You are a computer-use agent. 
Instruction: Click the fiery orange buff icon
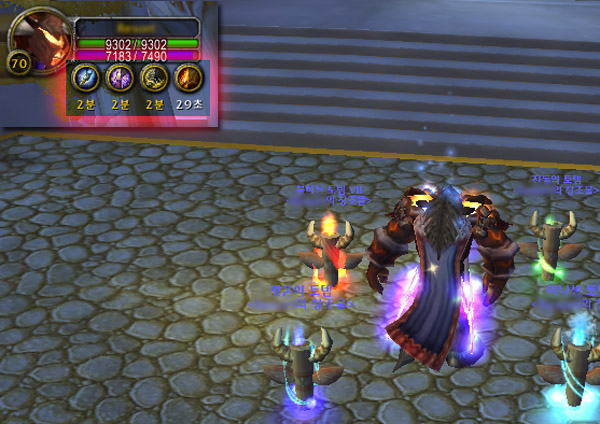[188, 79]
